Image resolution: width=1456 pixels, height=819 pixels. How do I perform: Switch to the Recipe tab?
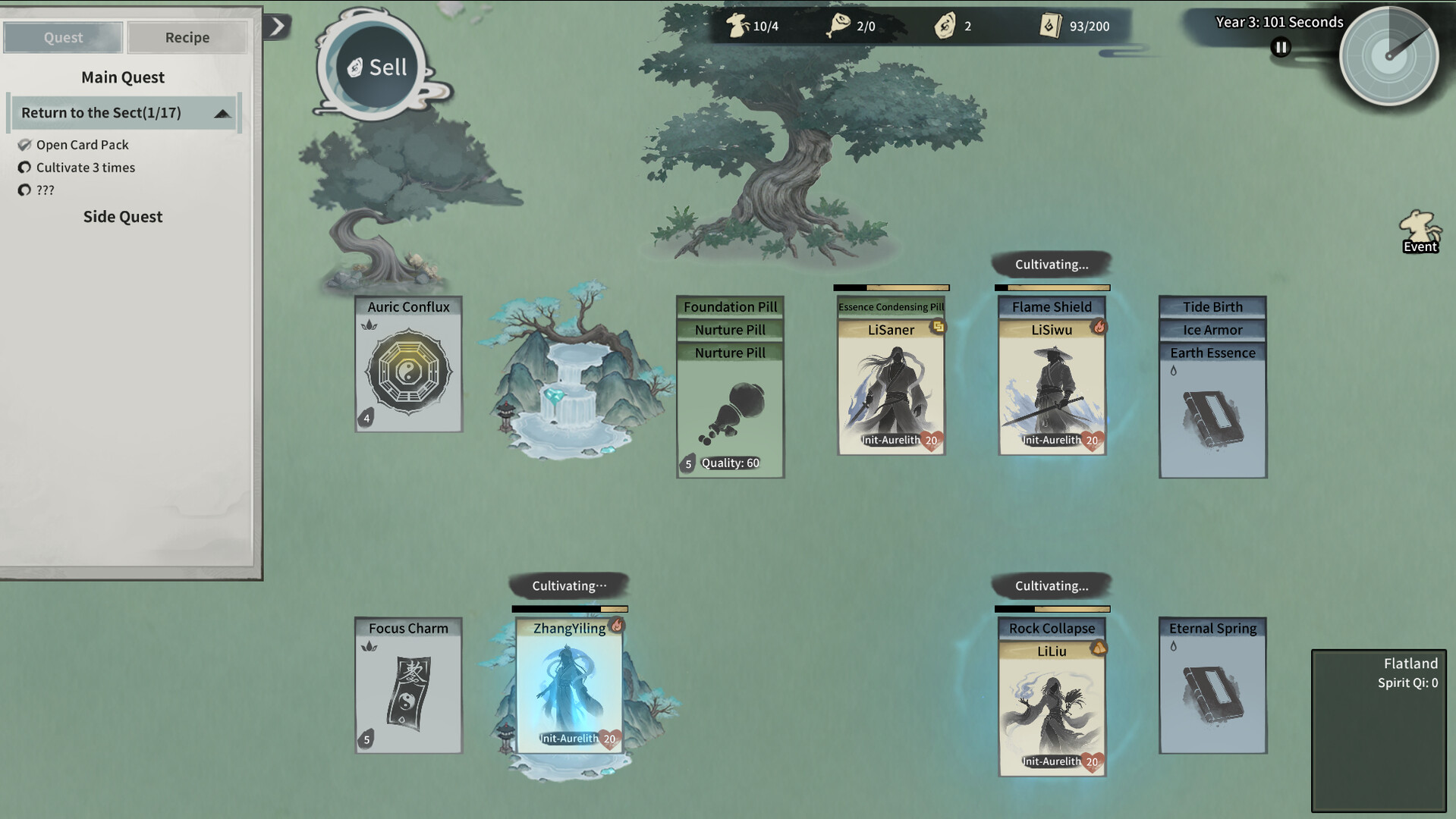pyautogui.click(x=187, y=36)
